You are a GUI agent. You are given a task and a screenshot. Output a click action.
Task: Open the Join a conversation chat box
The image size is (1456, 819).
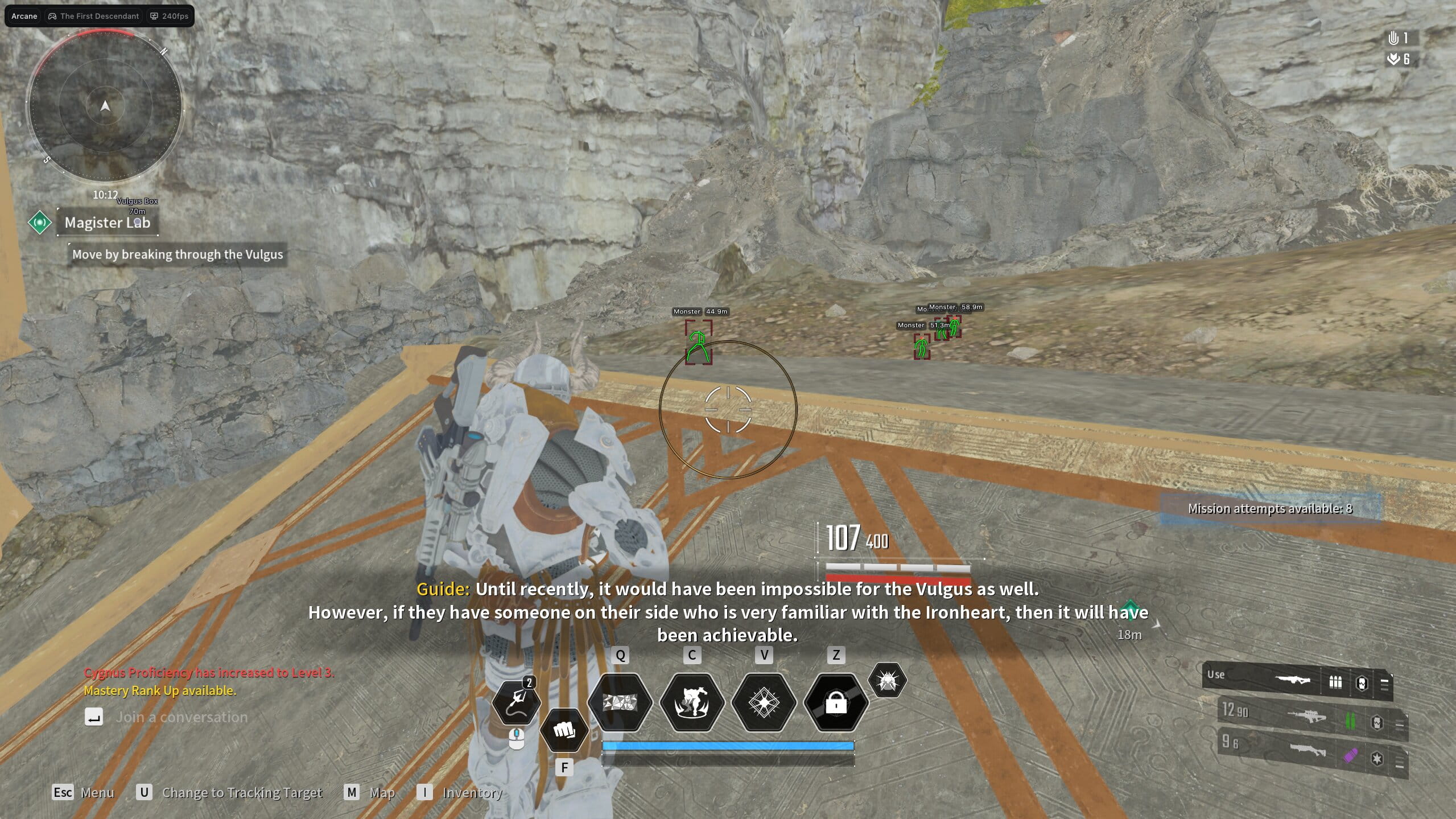pos(181,717)
